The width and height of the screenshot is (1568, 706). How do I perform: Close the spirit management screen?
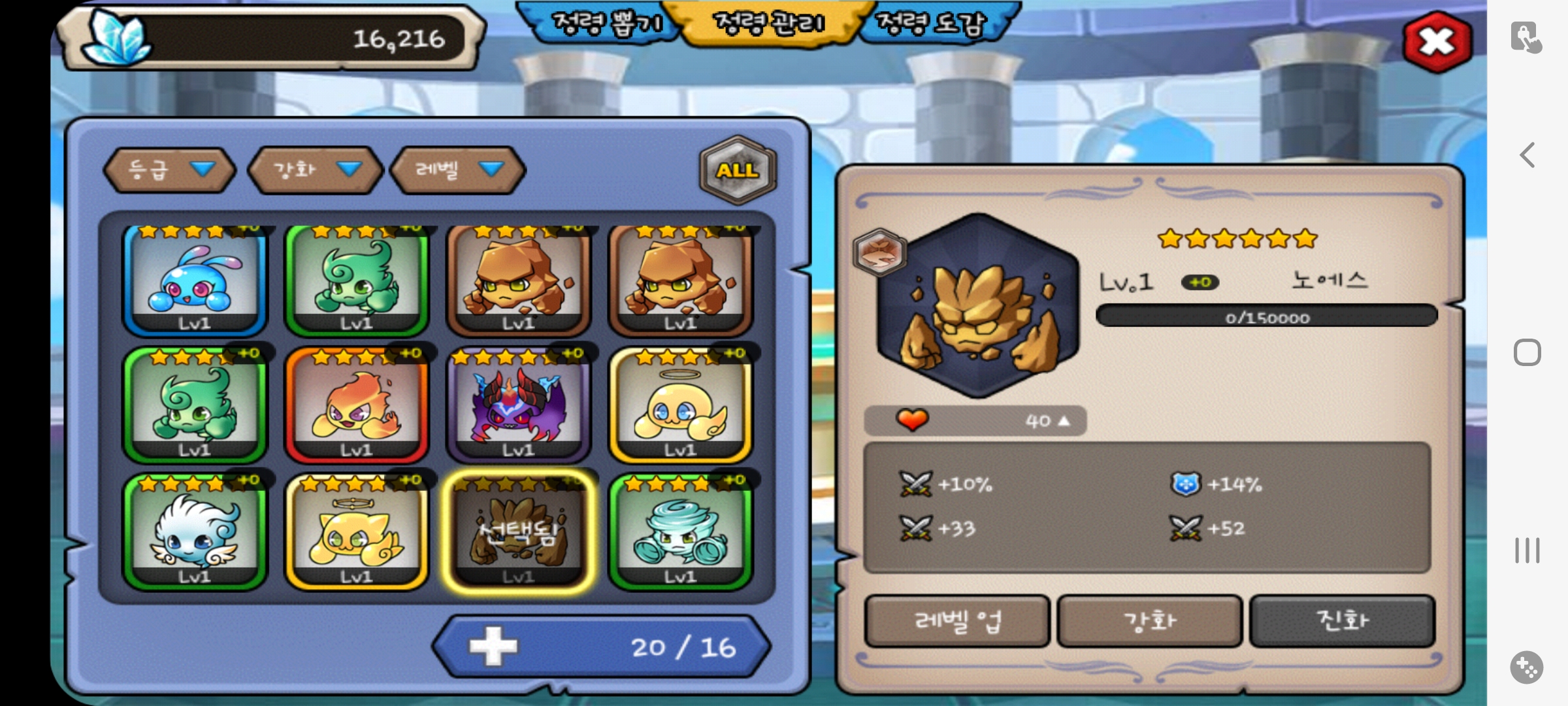(x=1437, y=42)
